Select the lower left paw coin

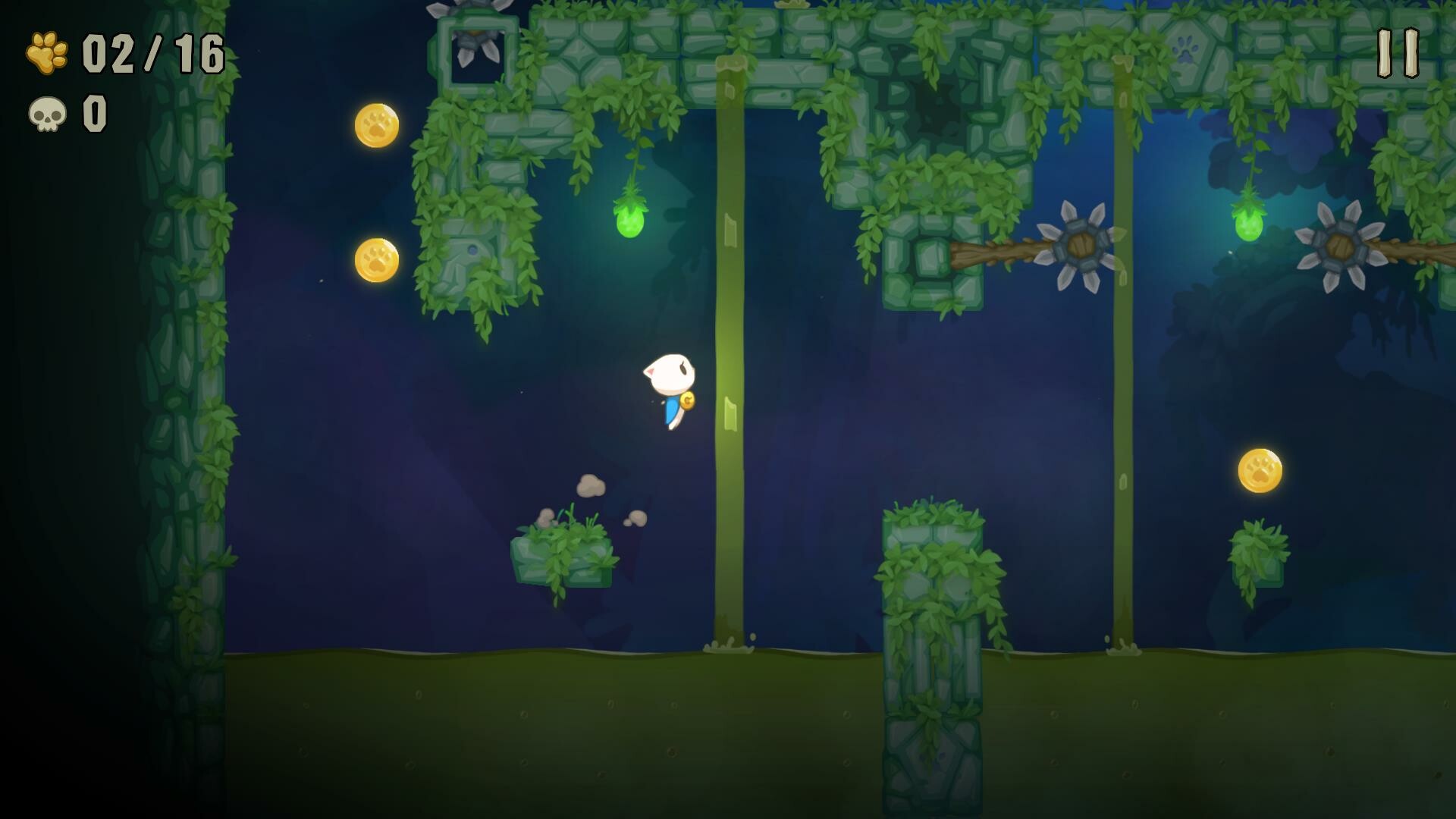(x=374, y=260)
